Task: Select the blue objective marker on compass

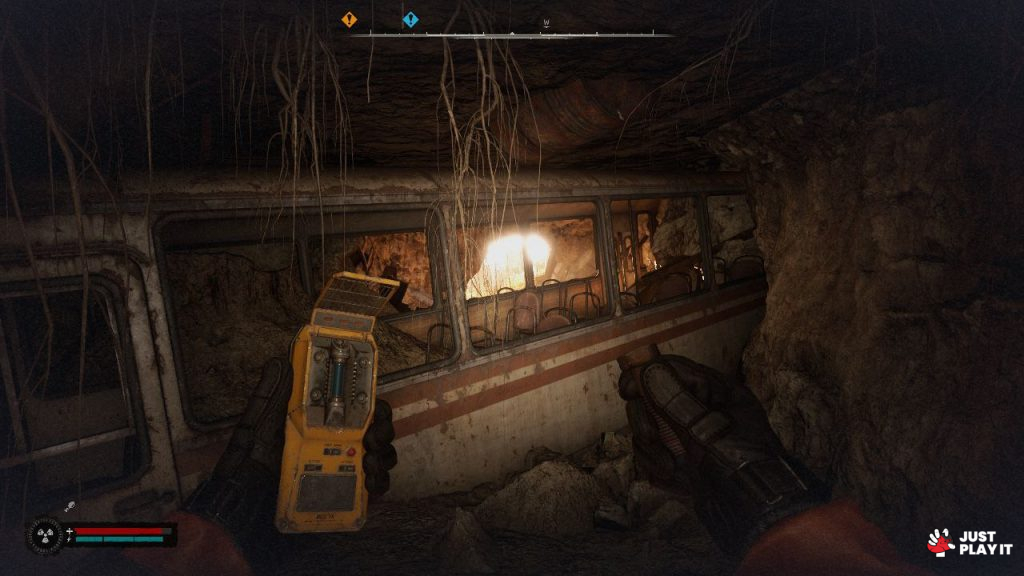Action: click(410, 19)
